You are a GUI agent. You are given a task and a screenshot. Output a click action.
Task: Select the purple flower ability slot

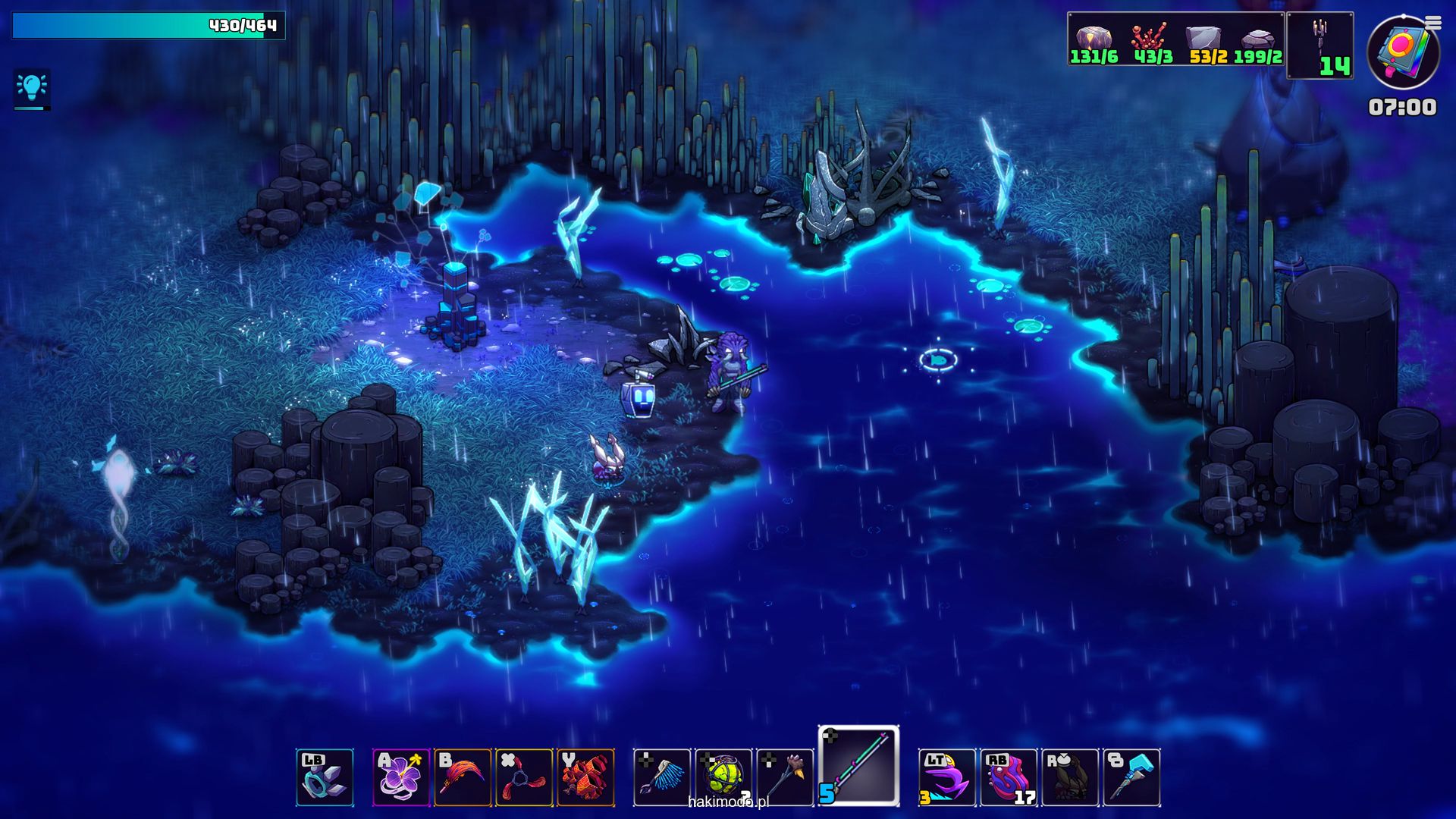[401, 777]
